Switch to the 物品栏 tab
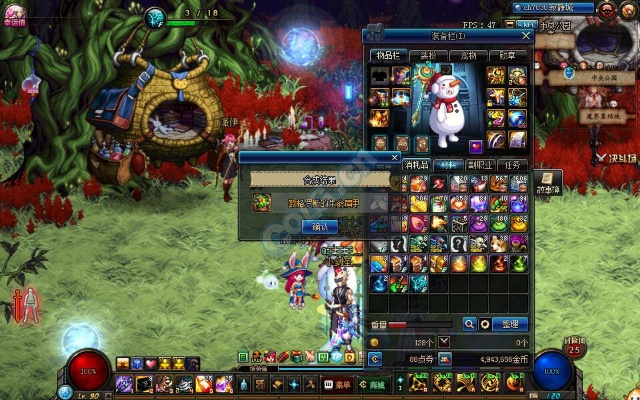Screen dimensions: 640x400 point(387,56)
